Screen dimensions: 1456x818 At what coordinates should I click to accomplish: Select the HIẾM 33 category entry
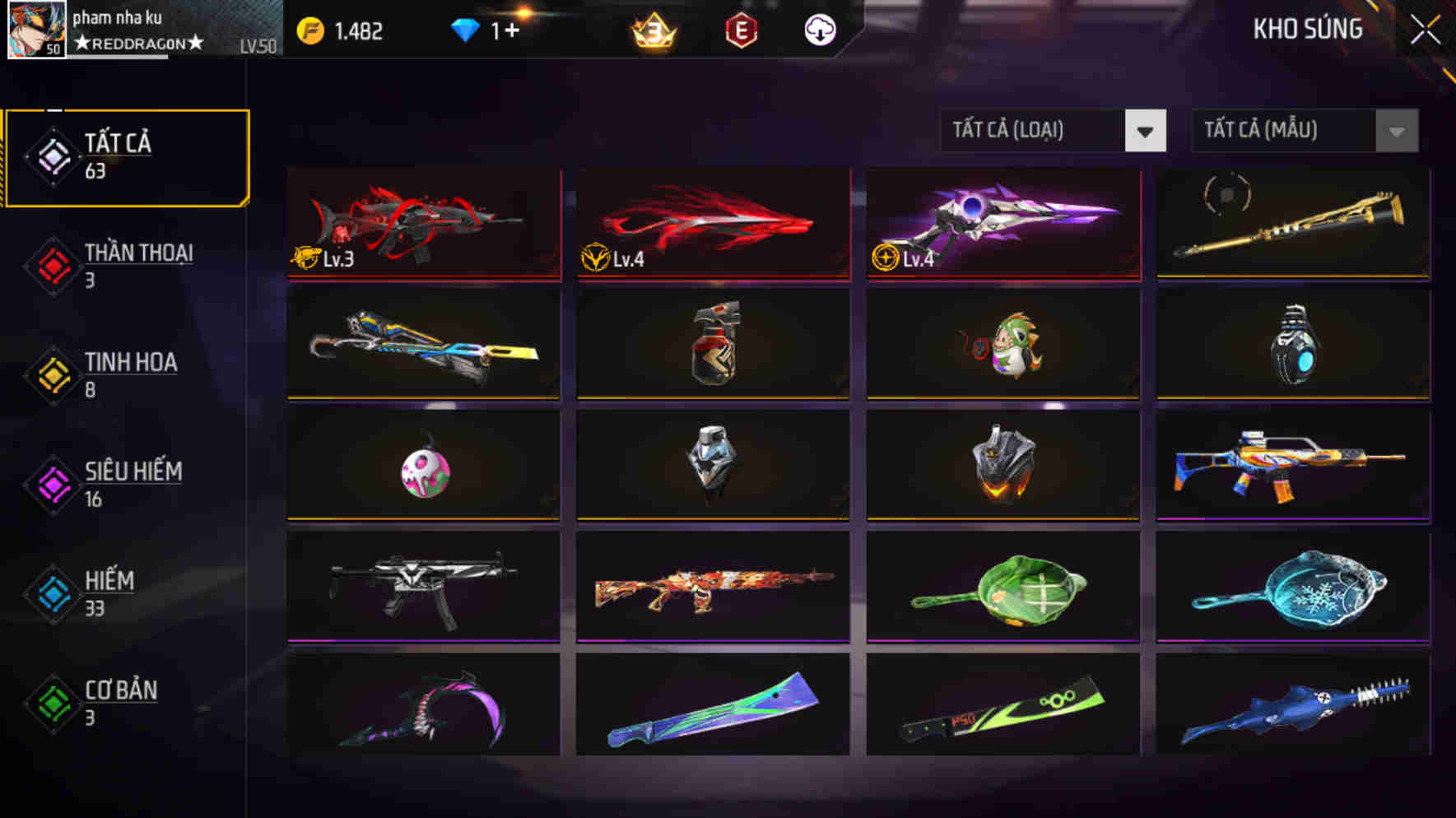109,593
